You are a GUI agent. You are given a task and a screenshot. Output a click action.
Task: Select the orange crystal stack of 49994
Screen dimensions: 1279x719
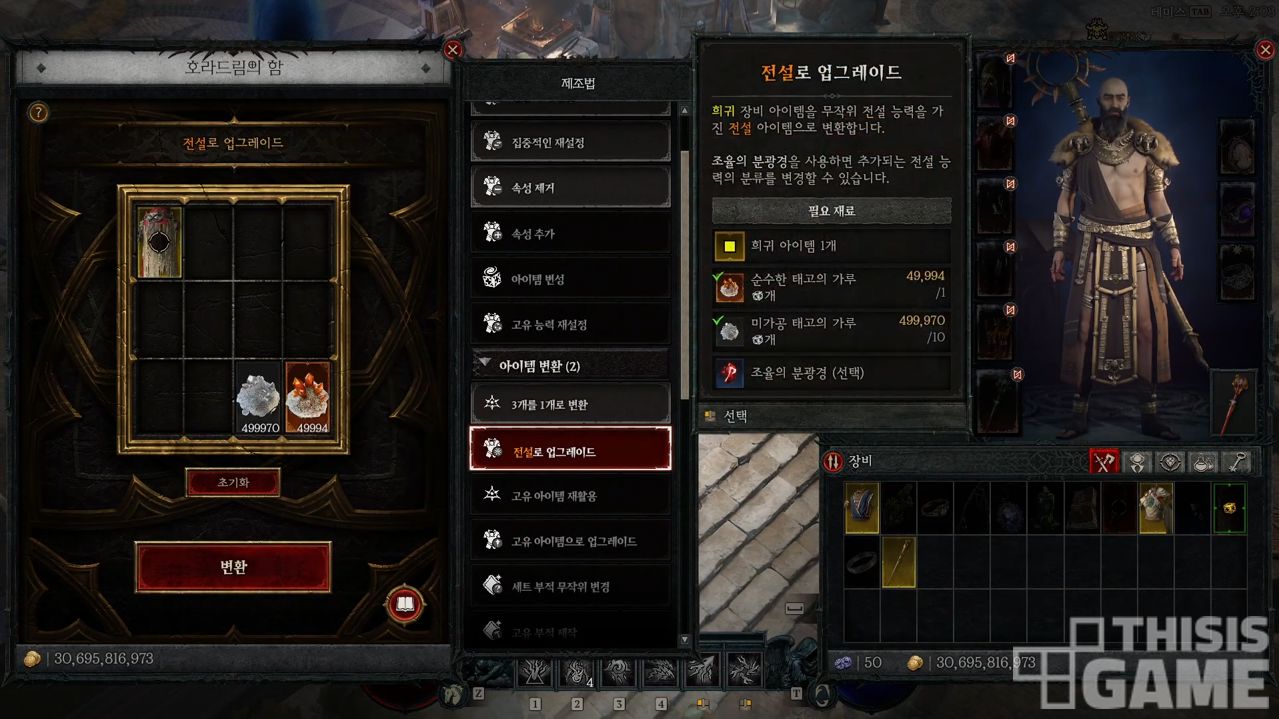tap(307, 398)
